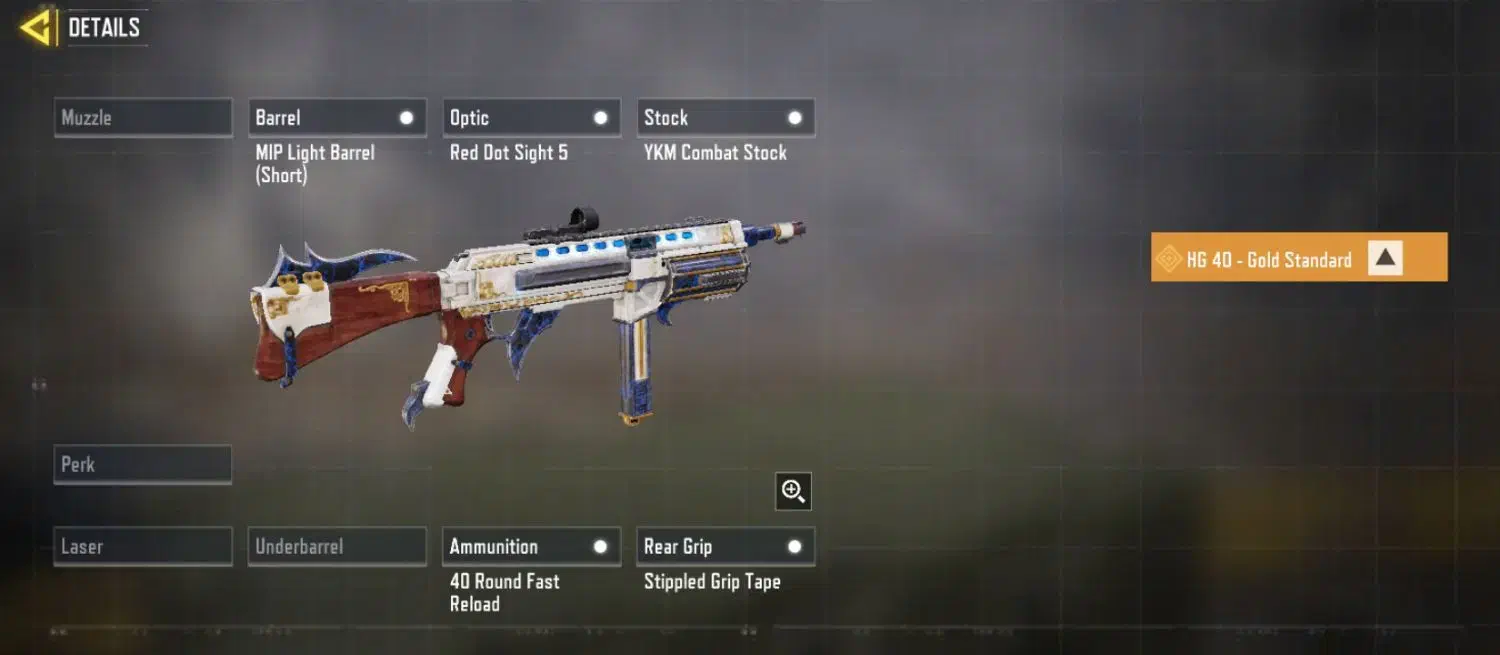This screenshot has height=655, width=1500.
Task: Open the empty Perk slot
Action: tap(143, 465)
